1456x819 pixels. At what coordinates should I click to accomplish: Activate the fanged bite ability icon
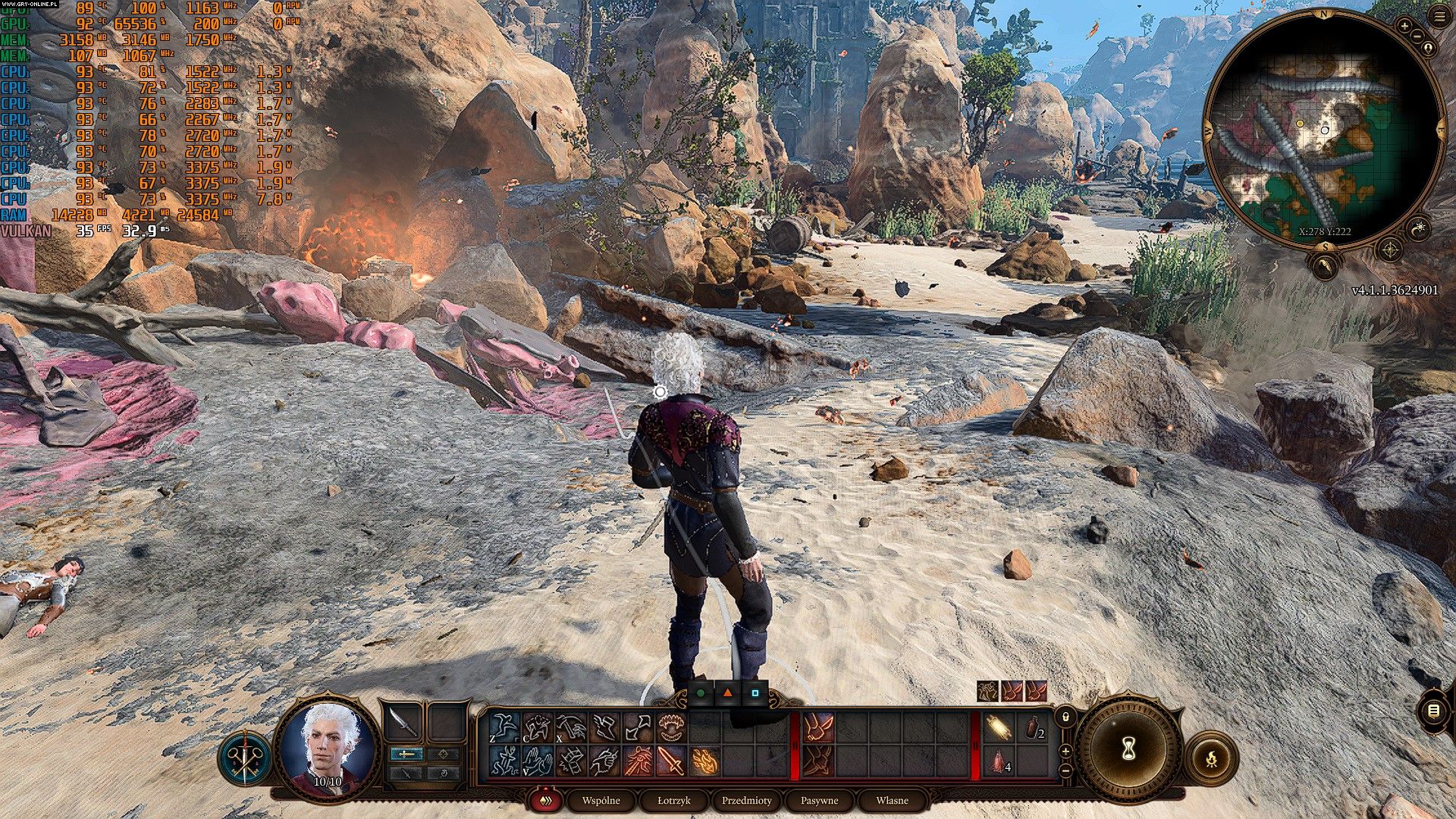pyautogui.click(x=671, y=728)
